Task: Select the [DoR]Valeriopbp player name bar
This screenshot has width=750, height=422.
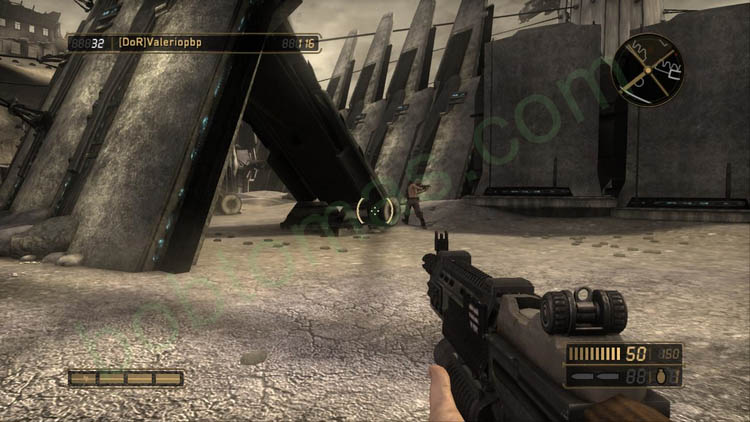Action: [x=193, y=43]
